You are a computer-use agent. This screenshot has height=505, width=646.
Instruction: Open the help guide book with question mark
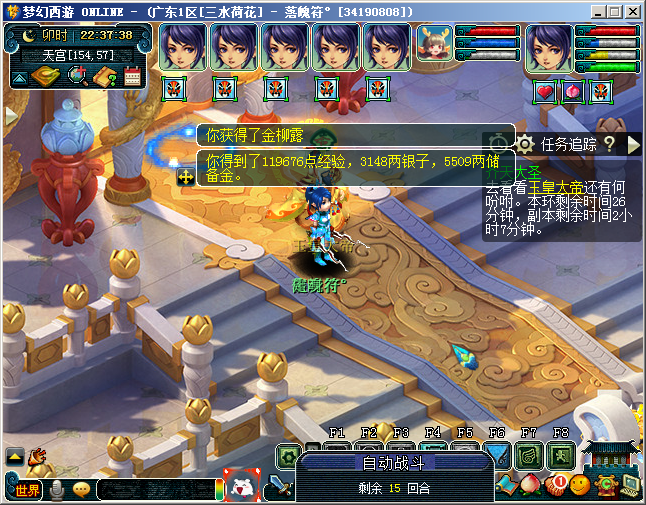click(x=105, y=76)
